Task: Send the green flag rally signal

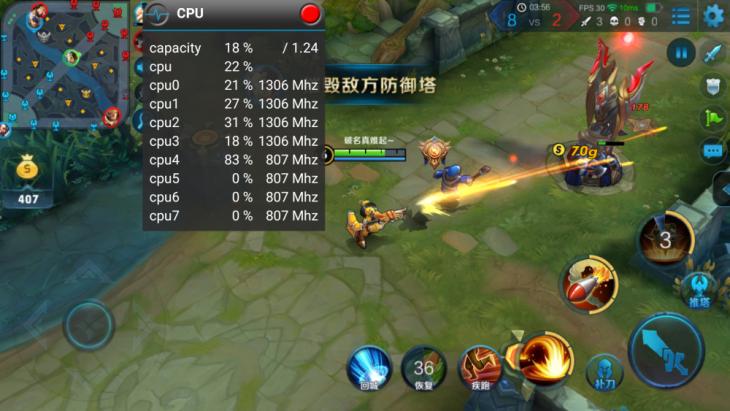Action: pos(712,117)
